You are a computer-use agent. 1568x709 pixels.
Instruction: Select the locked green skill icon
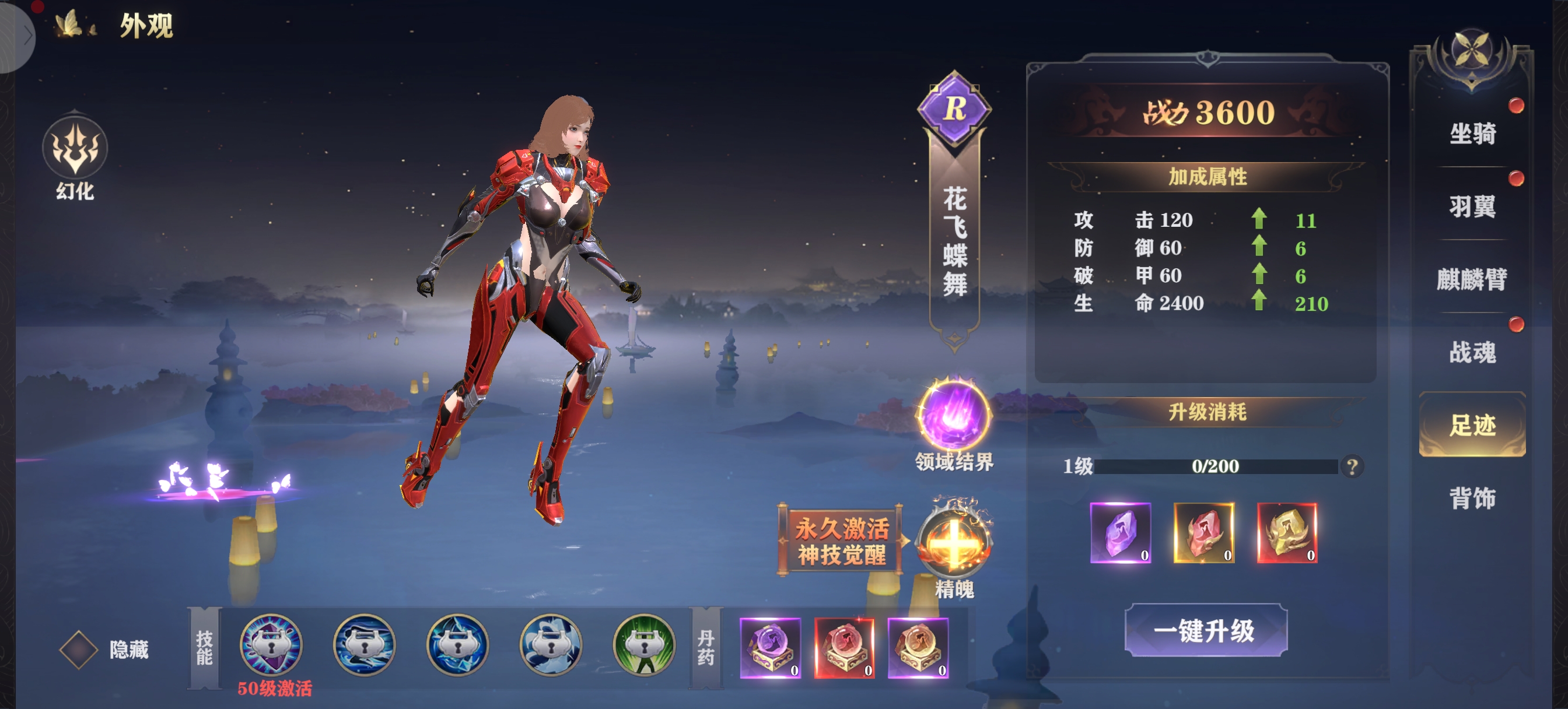point(644,645)
